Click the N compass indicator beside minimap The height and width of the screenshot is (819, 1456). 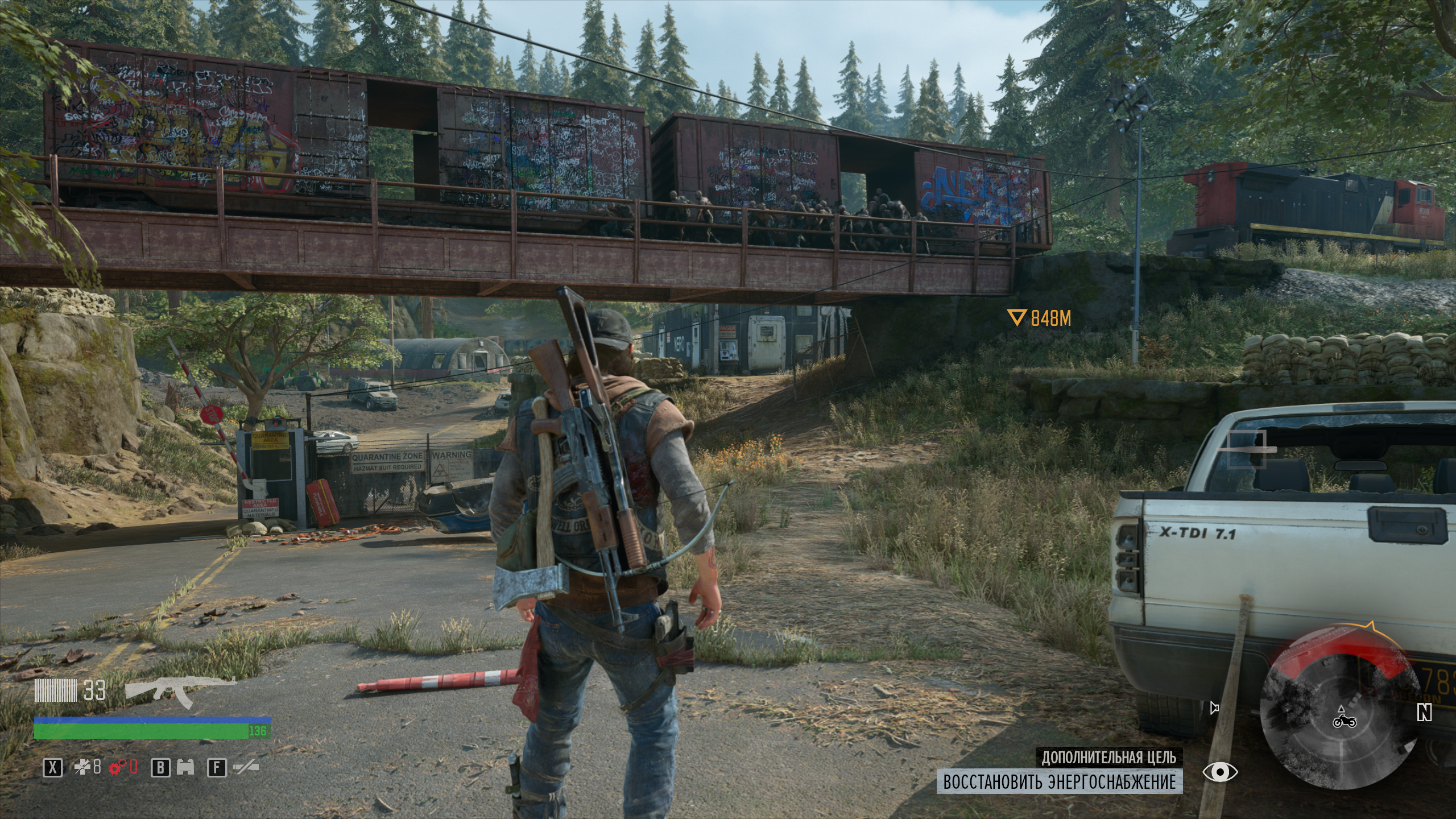(1424, 712)
